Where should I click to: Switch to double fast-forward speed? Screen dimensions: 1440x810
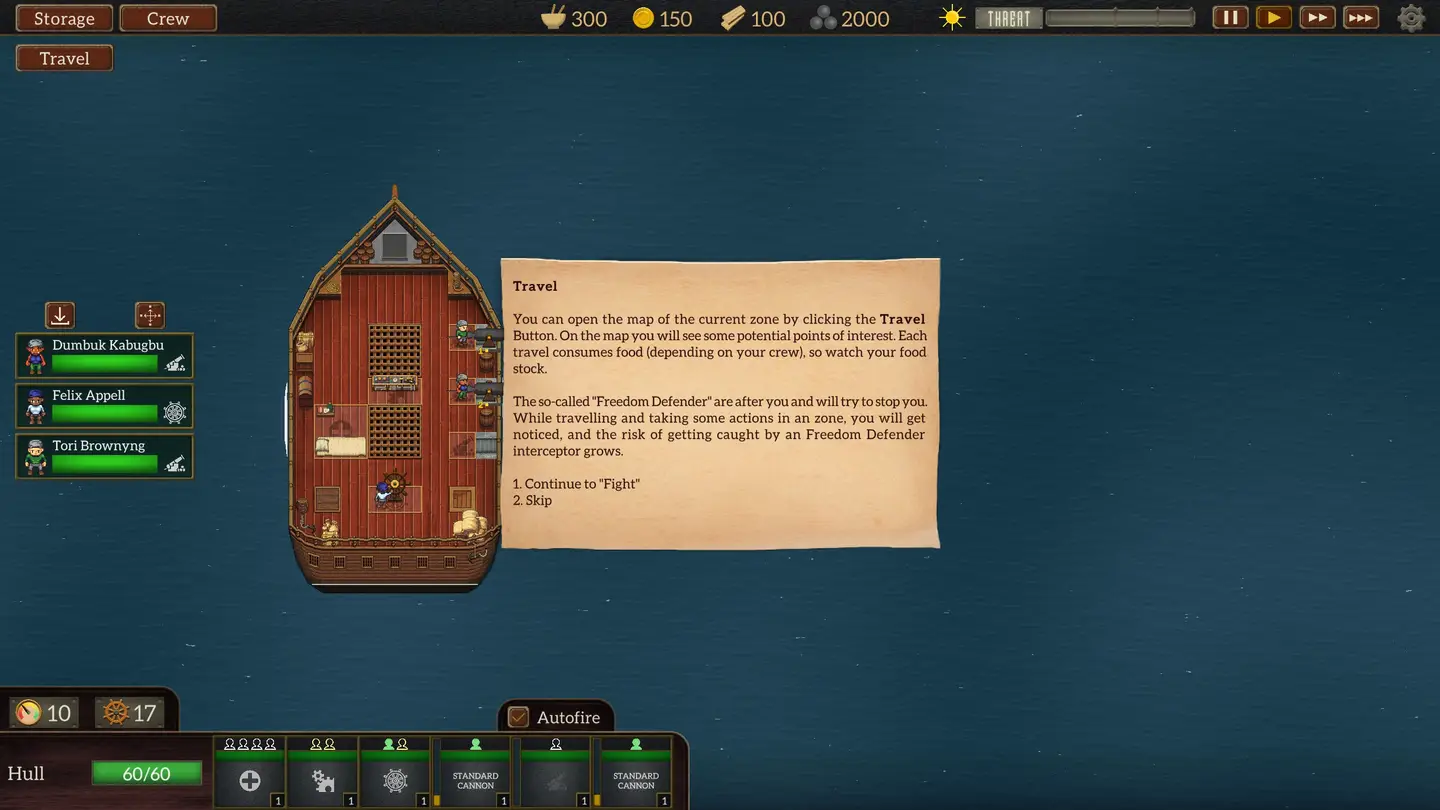click(1317, 17)
